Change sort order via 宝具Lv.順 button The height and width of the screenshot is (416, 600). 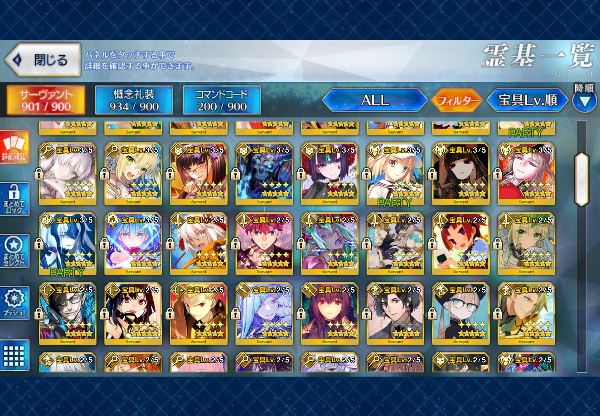click(x=527, y=100)
